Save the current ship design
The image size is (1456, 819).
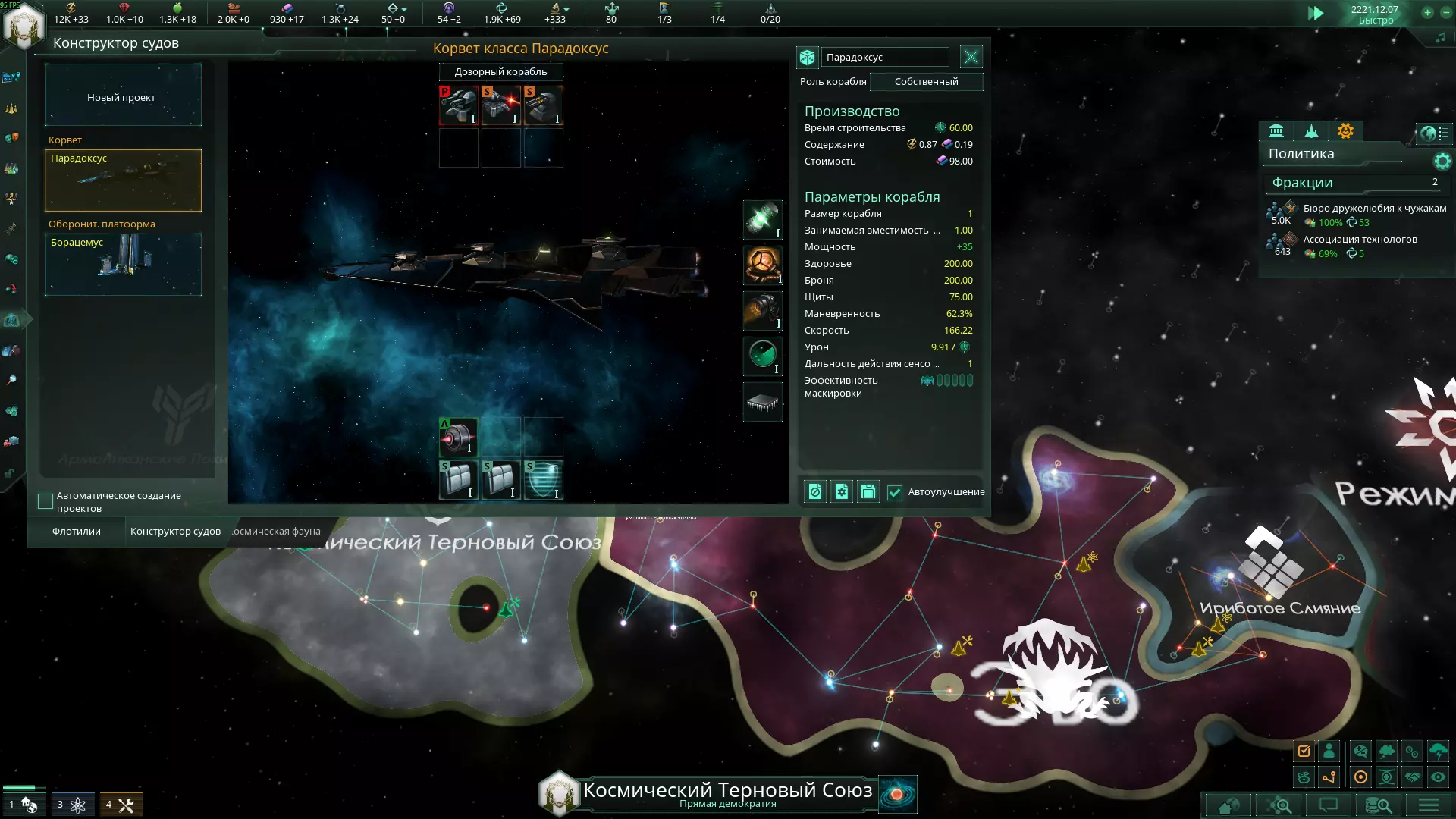(868, 492)
